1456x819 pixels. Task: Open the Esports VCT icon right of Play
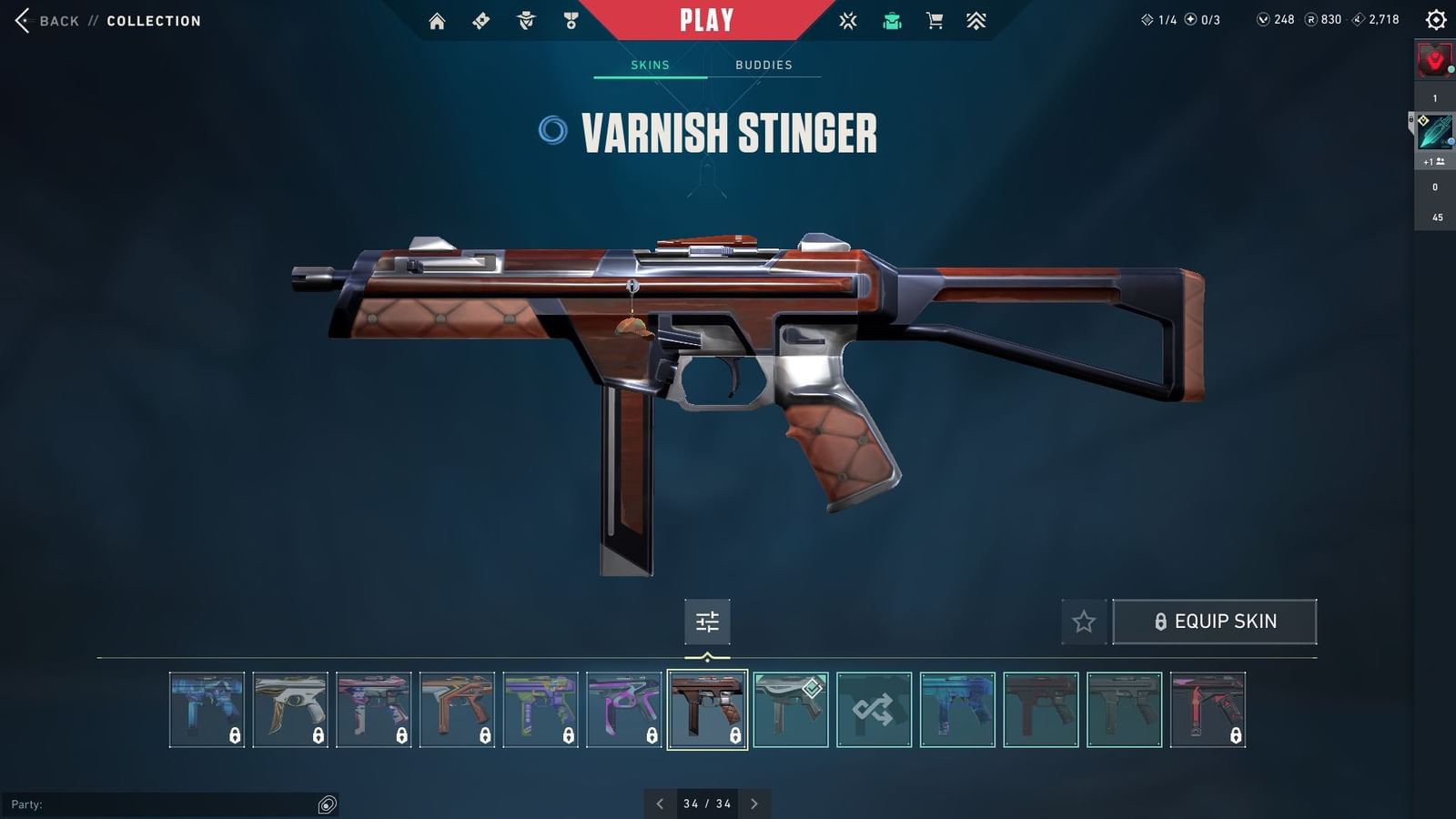[x=847, y=19]
